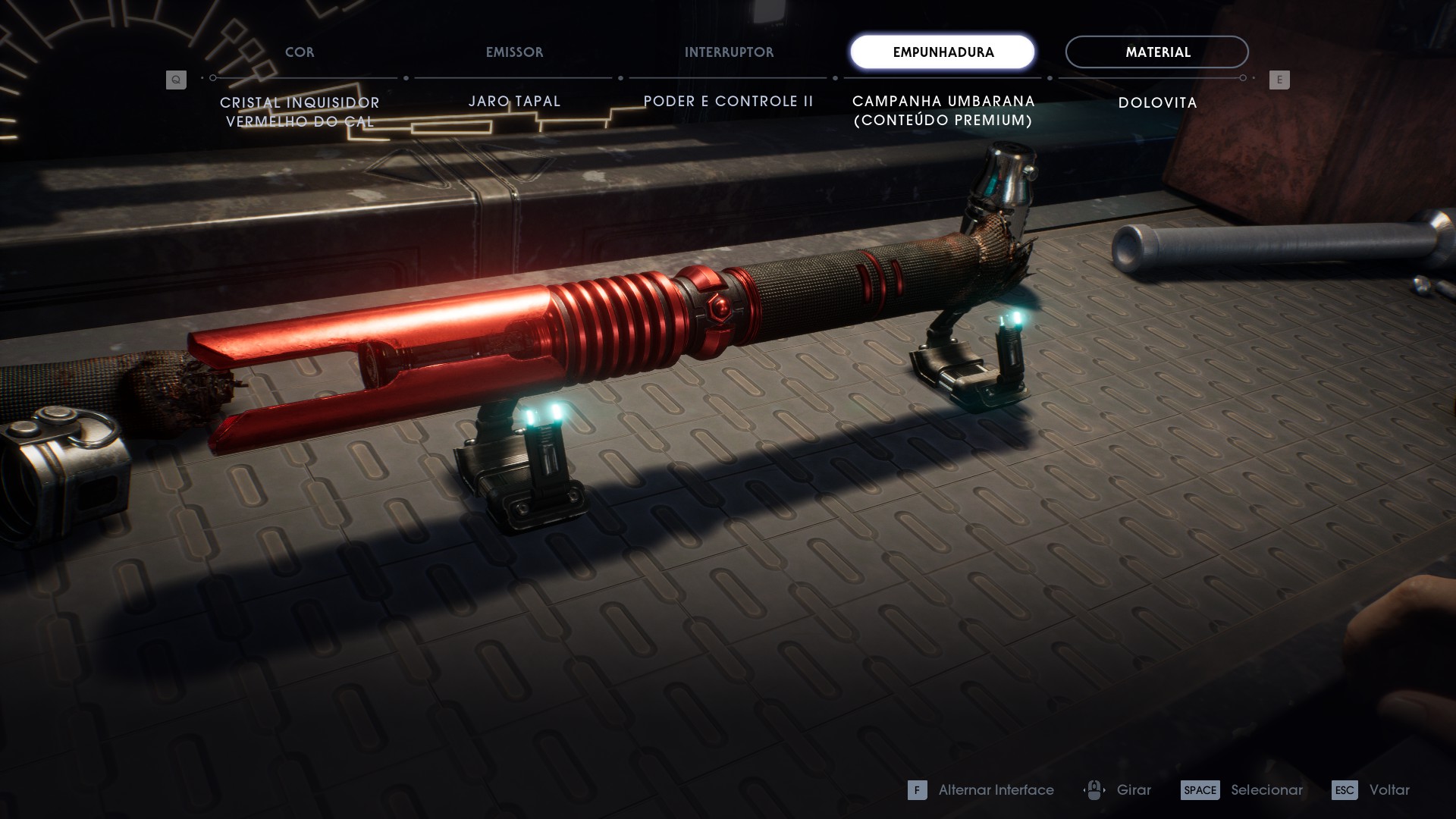Choose the Empunhadura tab

point(943,52)
